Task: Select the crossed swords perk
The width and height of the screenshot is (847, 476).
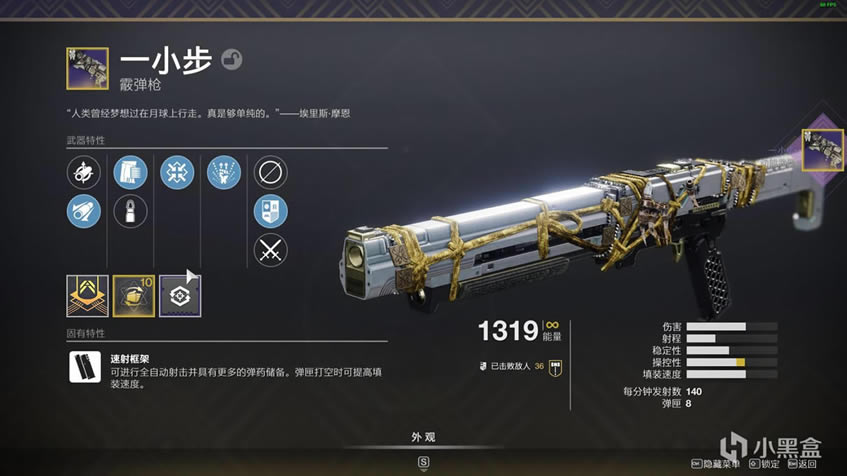Action: coord(270,249)
